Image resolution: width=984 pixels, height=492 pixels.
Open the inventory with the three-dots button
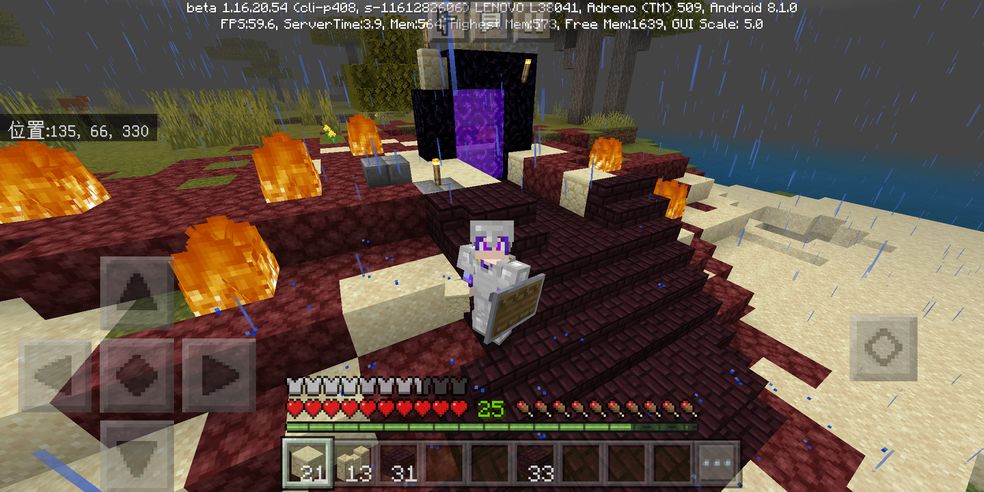click(x=718, y=464)
